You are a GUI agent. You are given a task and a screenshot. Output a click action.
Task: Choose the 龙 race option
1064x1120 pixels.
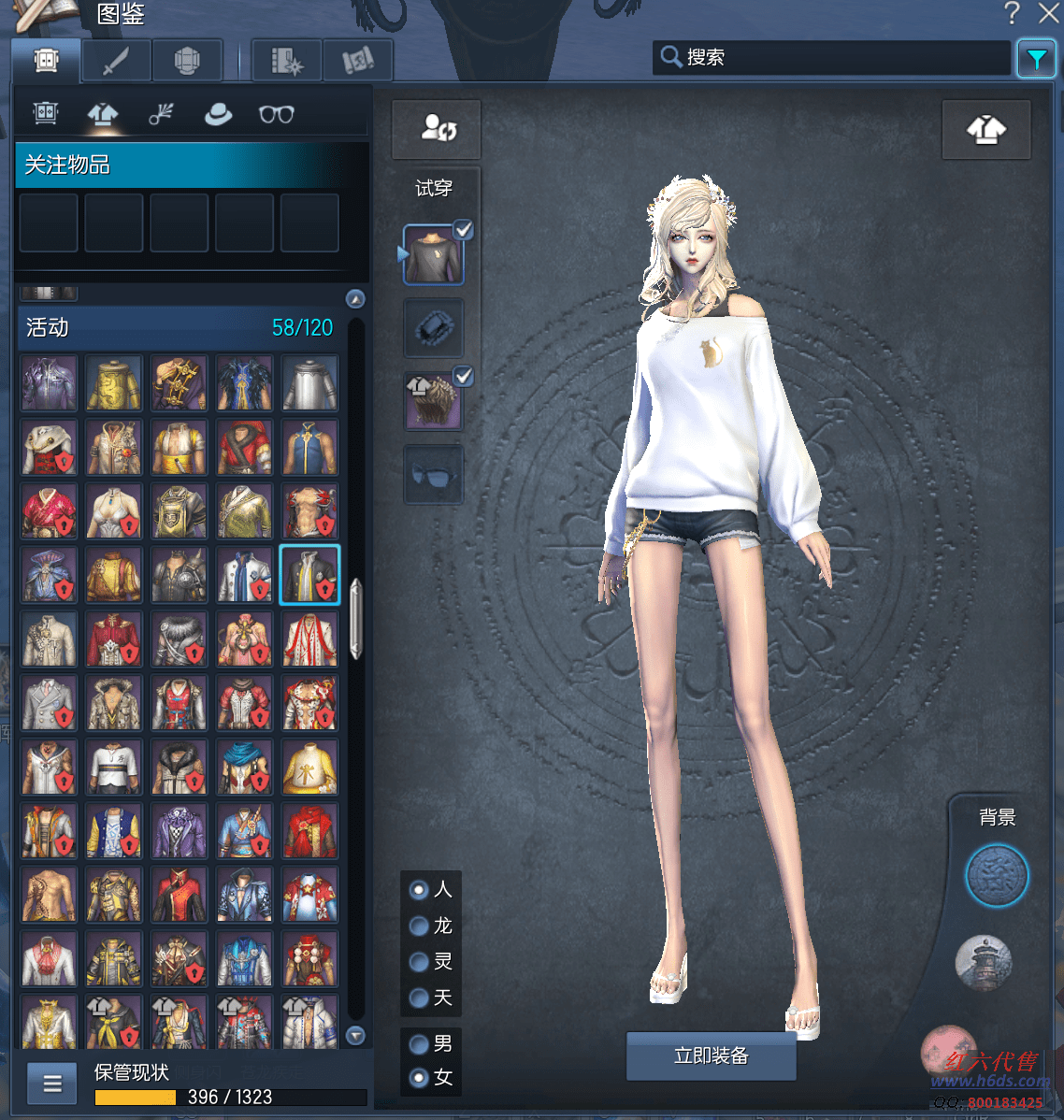click(420, 926)
